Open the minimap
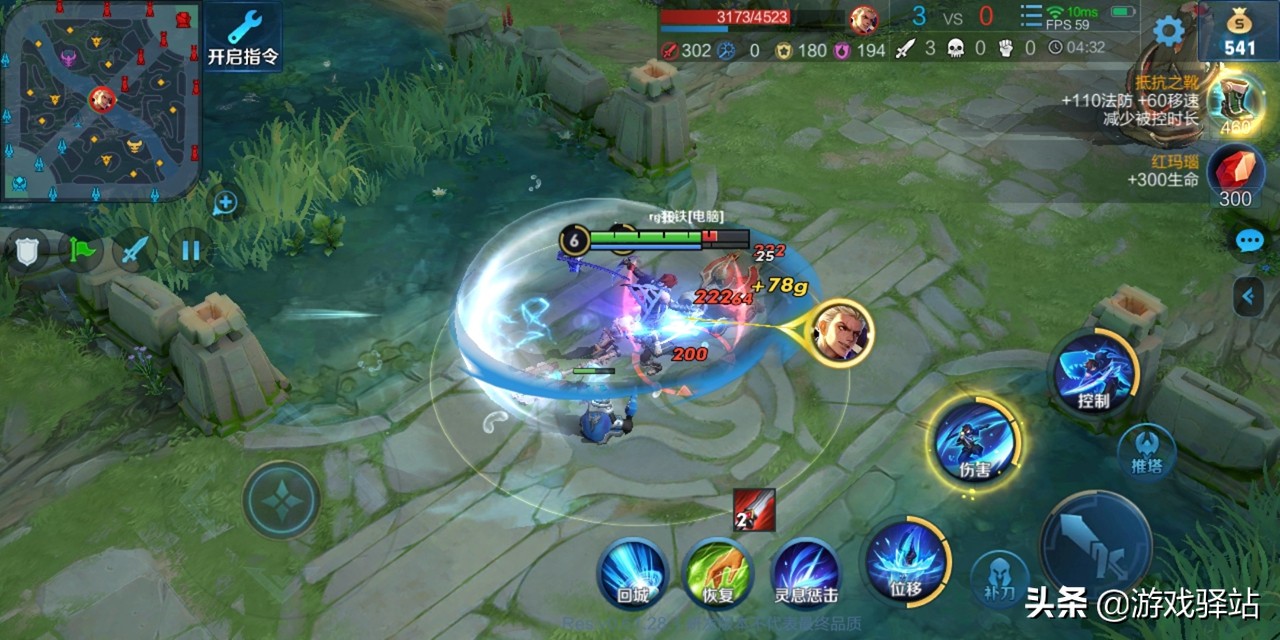 pyautogui.click(x=100, y=100)
